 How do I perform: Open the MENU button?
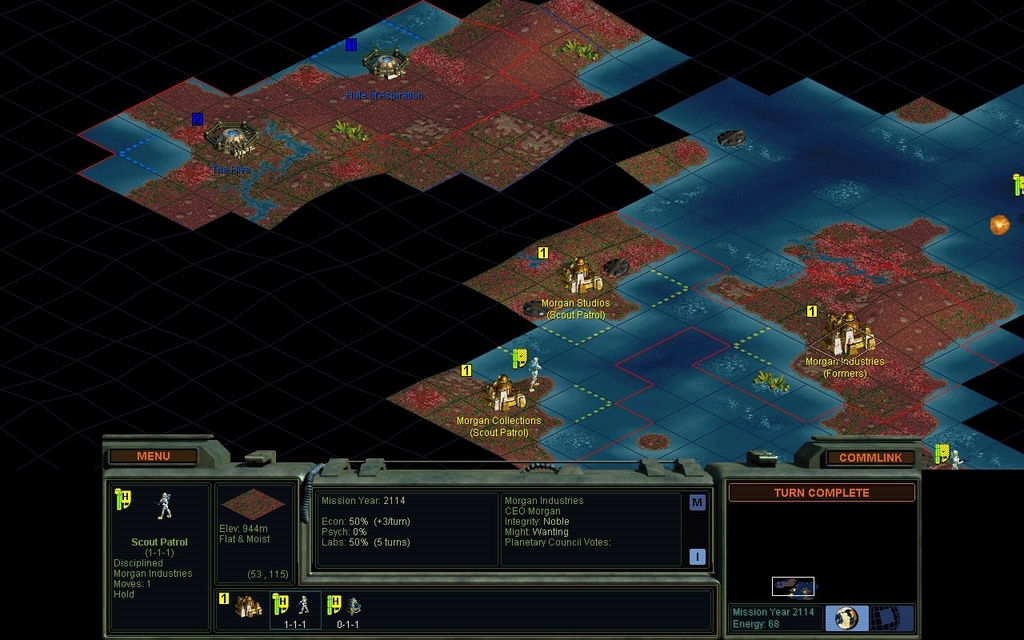tap(153, 456)
